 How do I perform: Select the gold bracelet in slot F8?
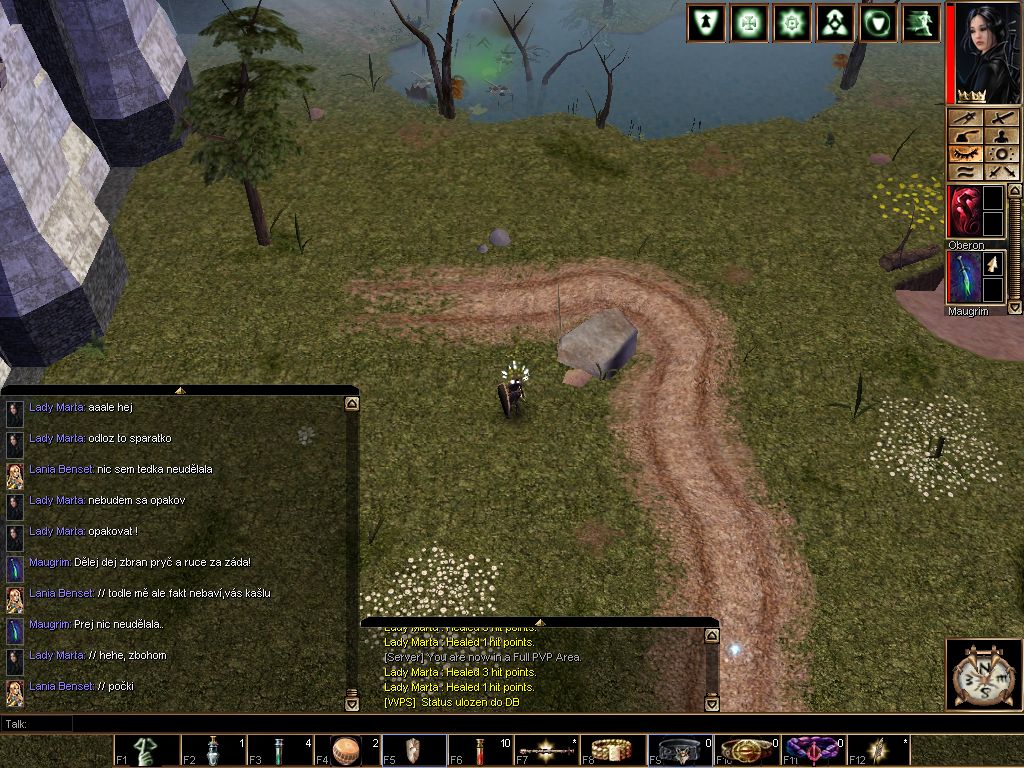(613, 751)
